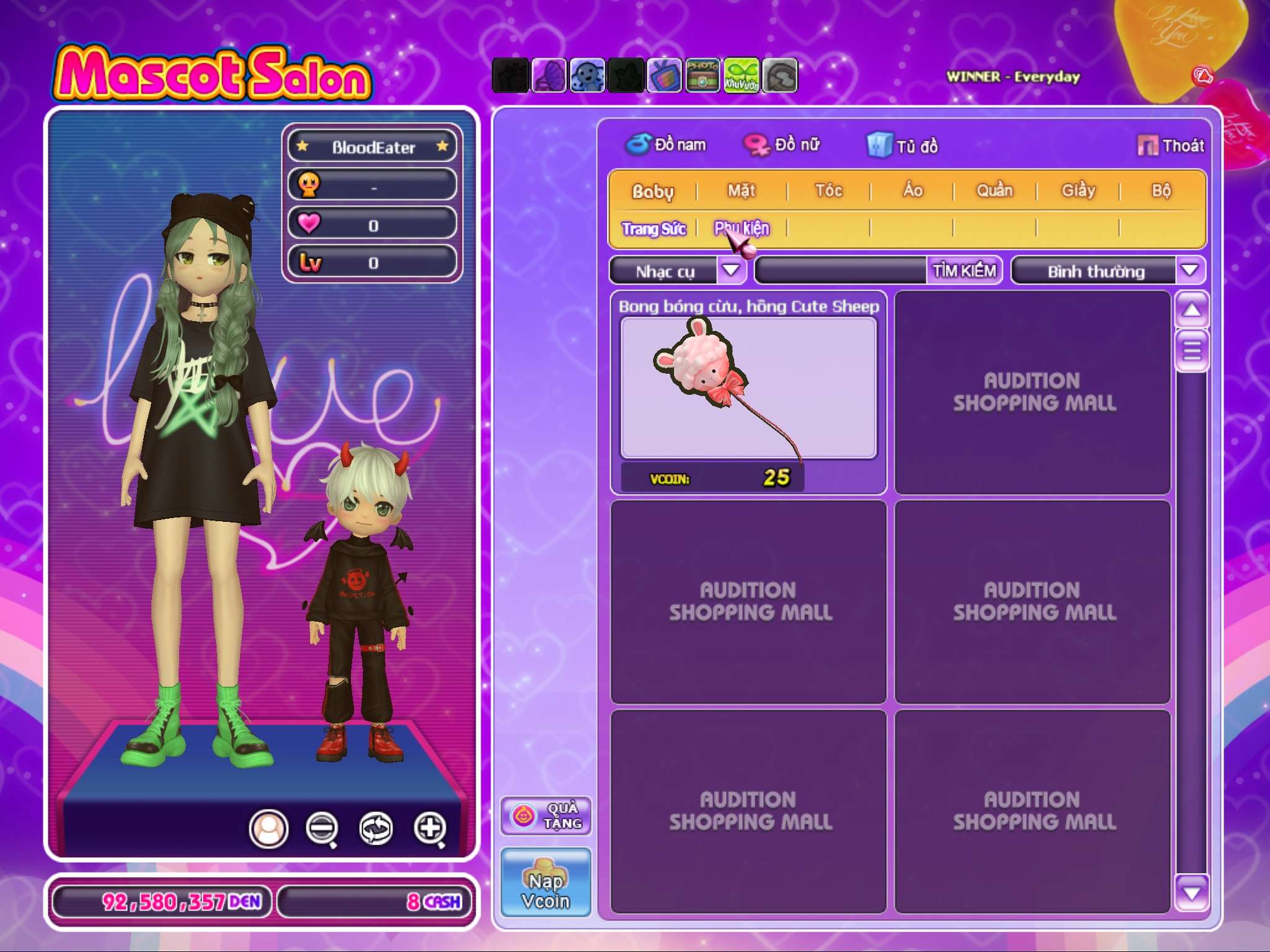Select the Mặt category tab
The width and height of the screenshot is (1270, 952).
point(741,190)
